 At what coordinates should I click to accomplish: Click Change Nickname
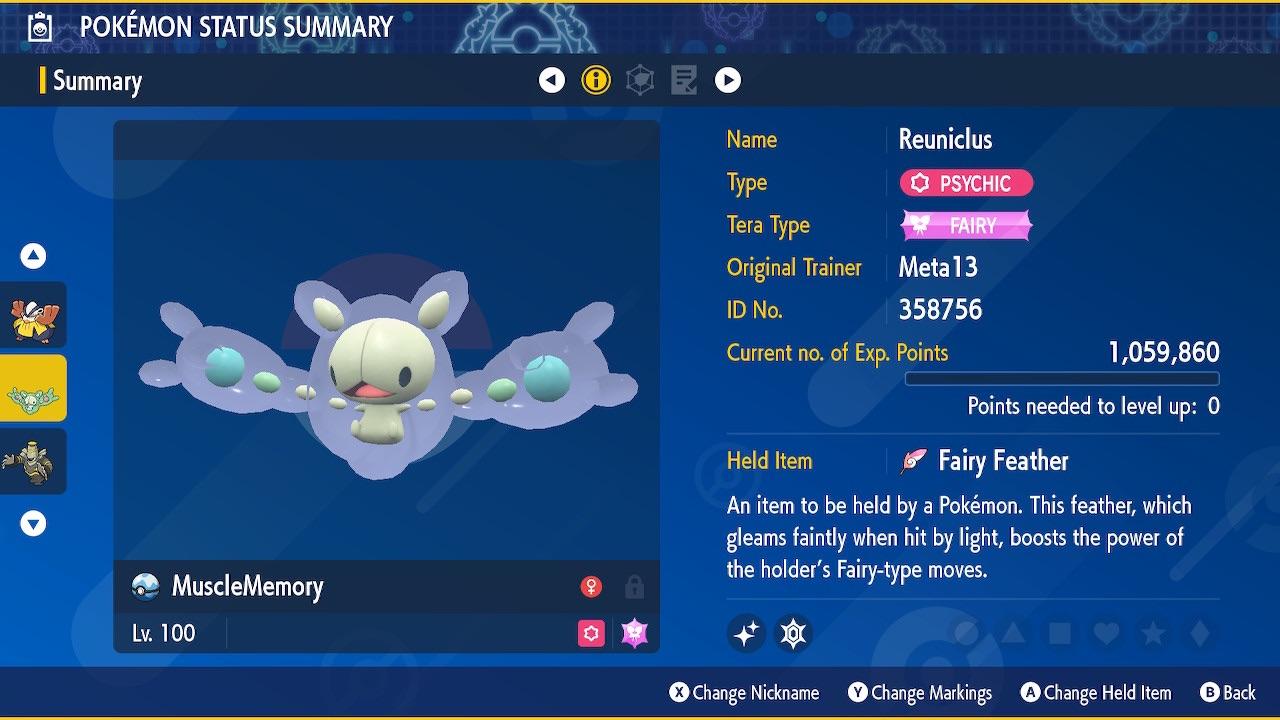click(x=744, y=692)
